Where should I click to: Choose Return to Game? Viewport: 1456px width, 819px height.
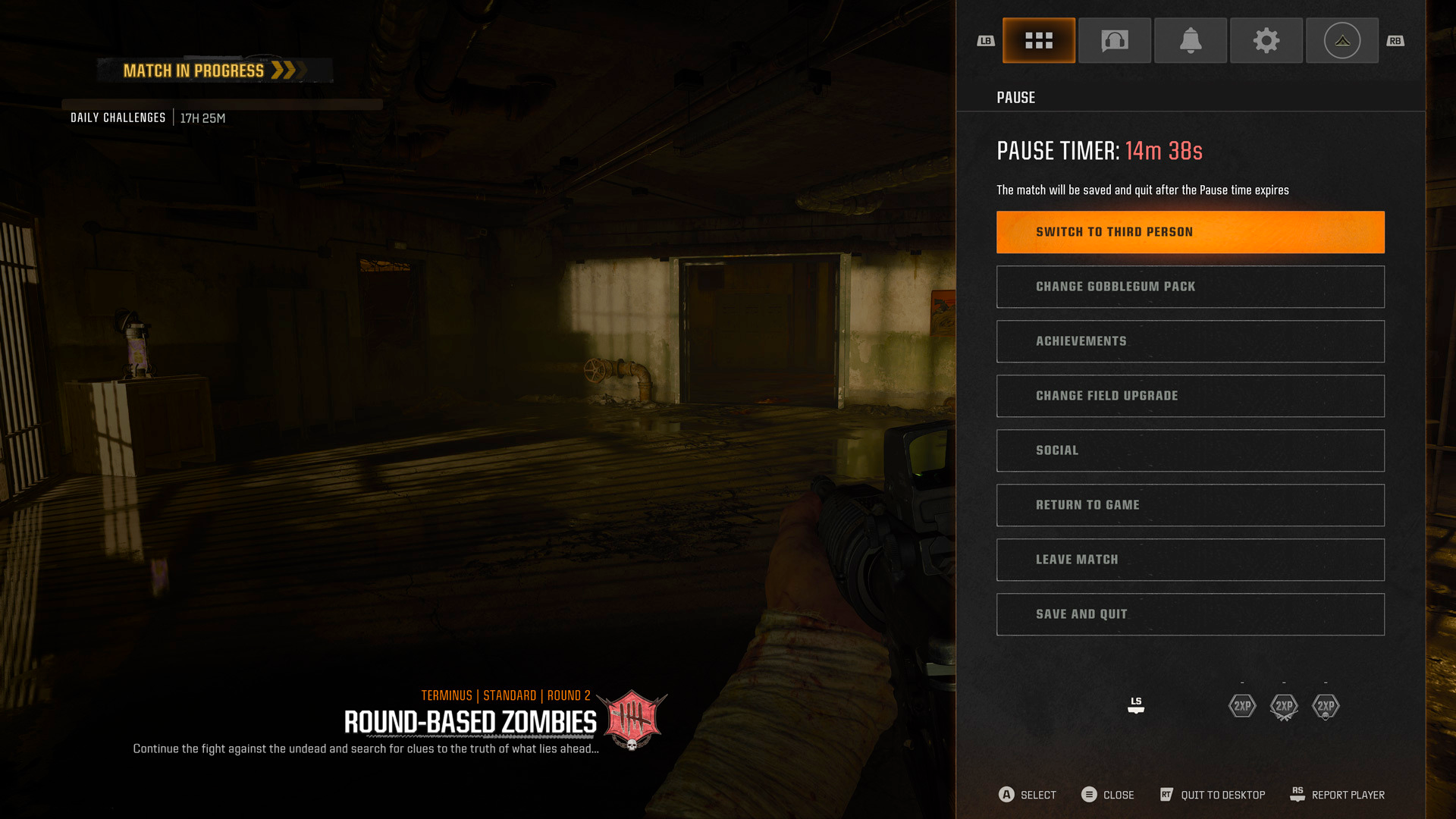coord(1190,504)
